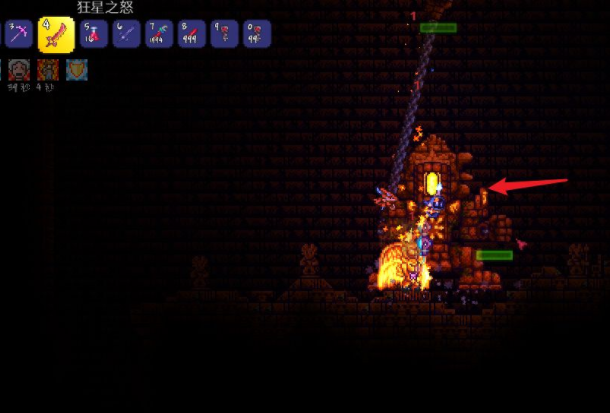
Task: Choose the item in hotbar slot 0
Action: coord(257,35)
